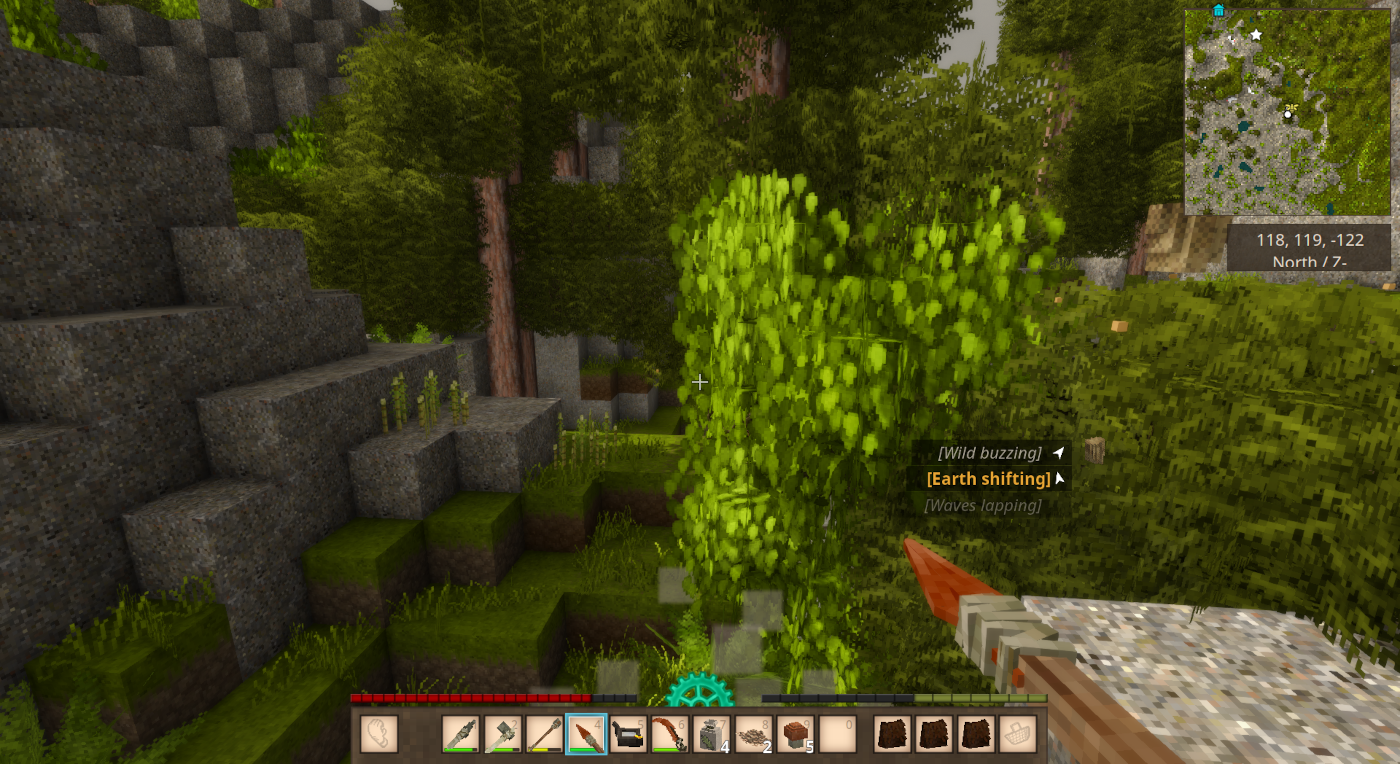
Task: Select the long-handled tool in hotbar slot 3
Action: tap(545, 734)
